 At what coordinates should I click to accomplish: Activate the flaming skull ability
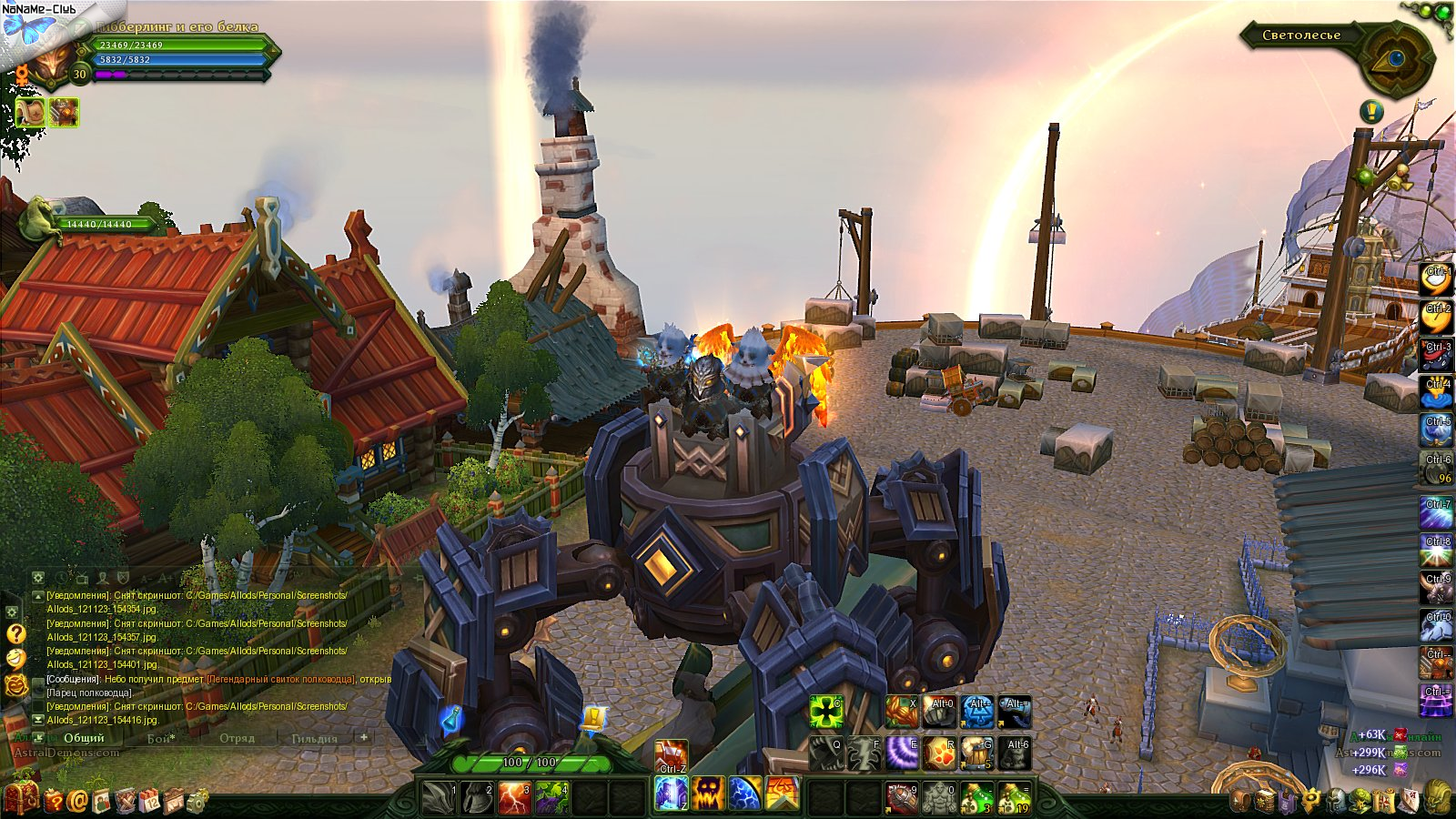coord(707,794)
